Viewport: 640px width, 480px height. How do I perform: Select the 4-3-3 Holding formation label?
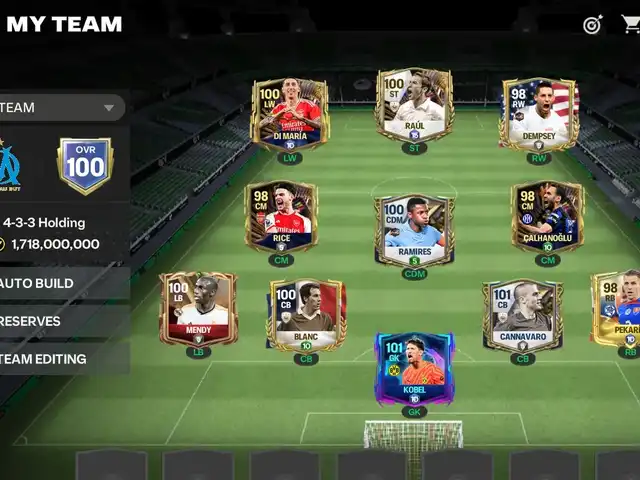pyautogui.click(x=44, y=223)
